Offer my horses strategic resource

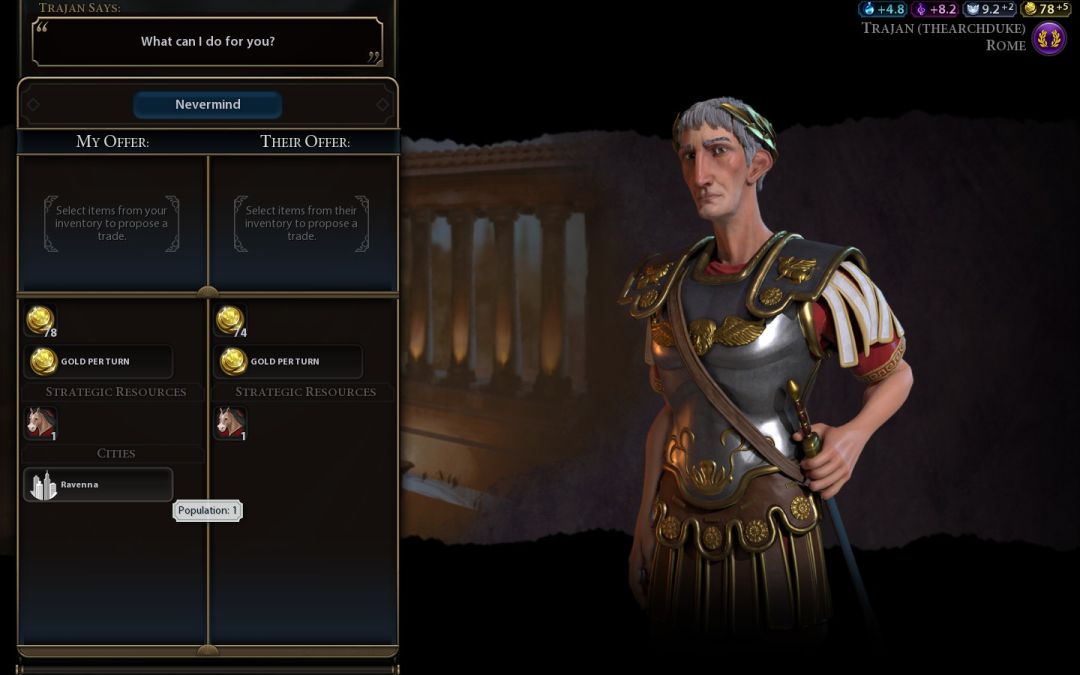click(x=41, y=423)
